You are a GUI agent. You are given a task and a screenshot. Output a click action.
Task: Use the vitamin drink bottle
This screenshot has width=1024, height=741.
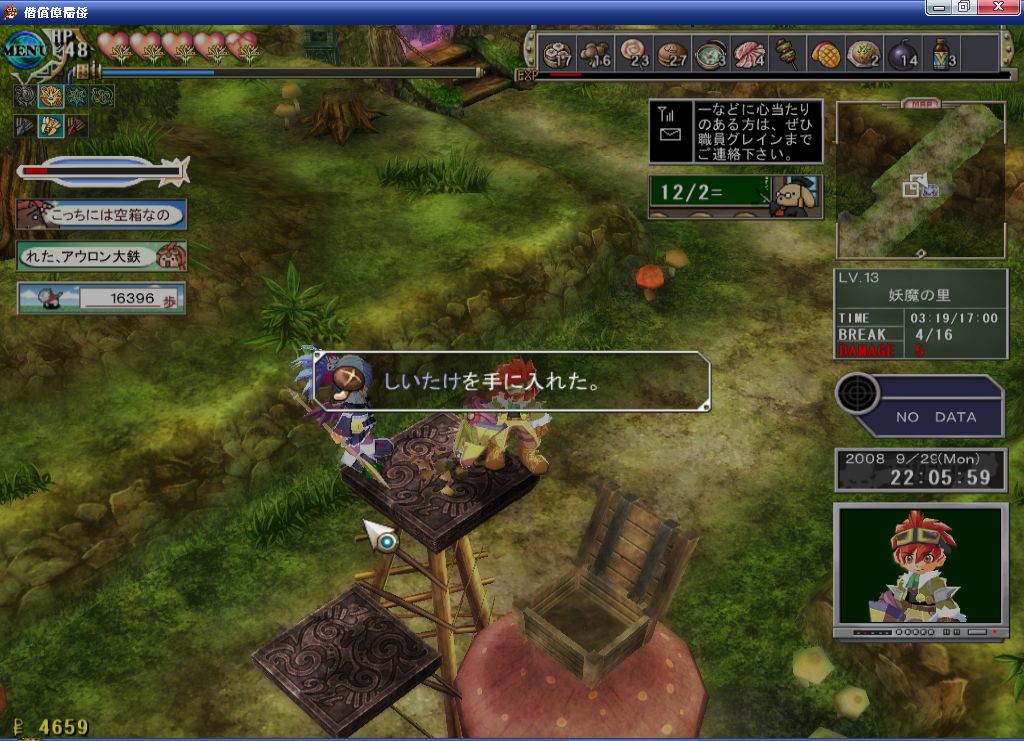pyautogui.click(x=942, y=52)
